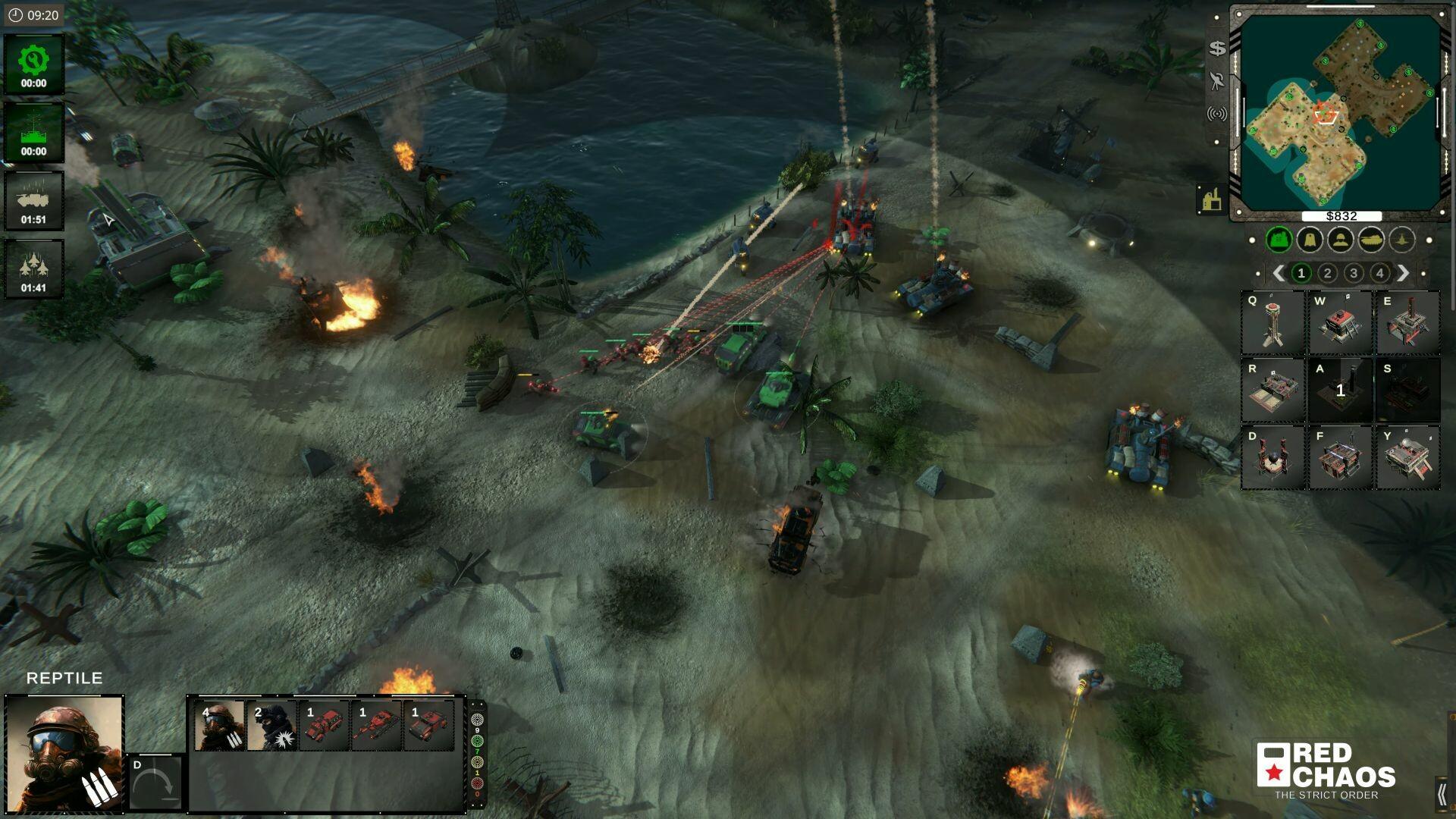The image size is (1456, 819).
Task: Open the vehicle production queue on the left
Action: tap(34, 199)
